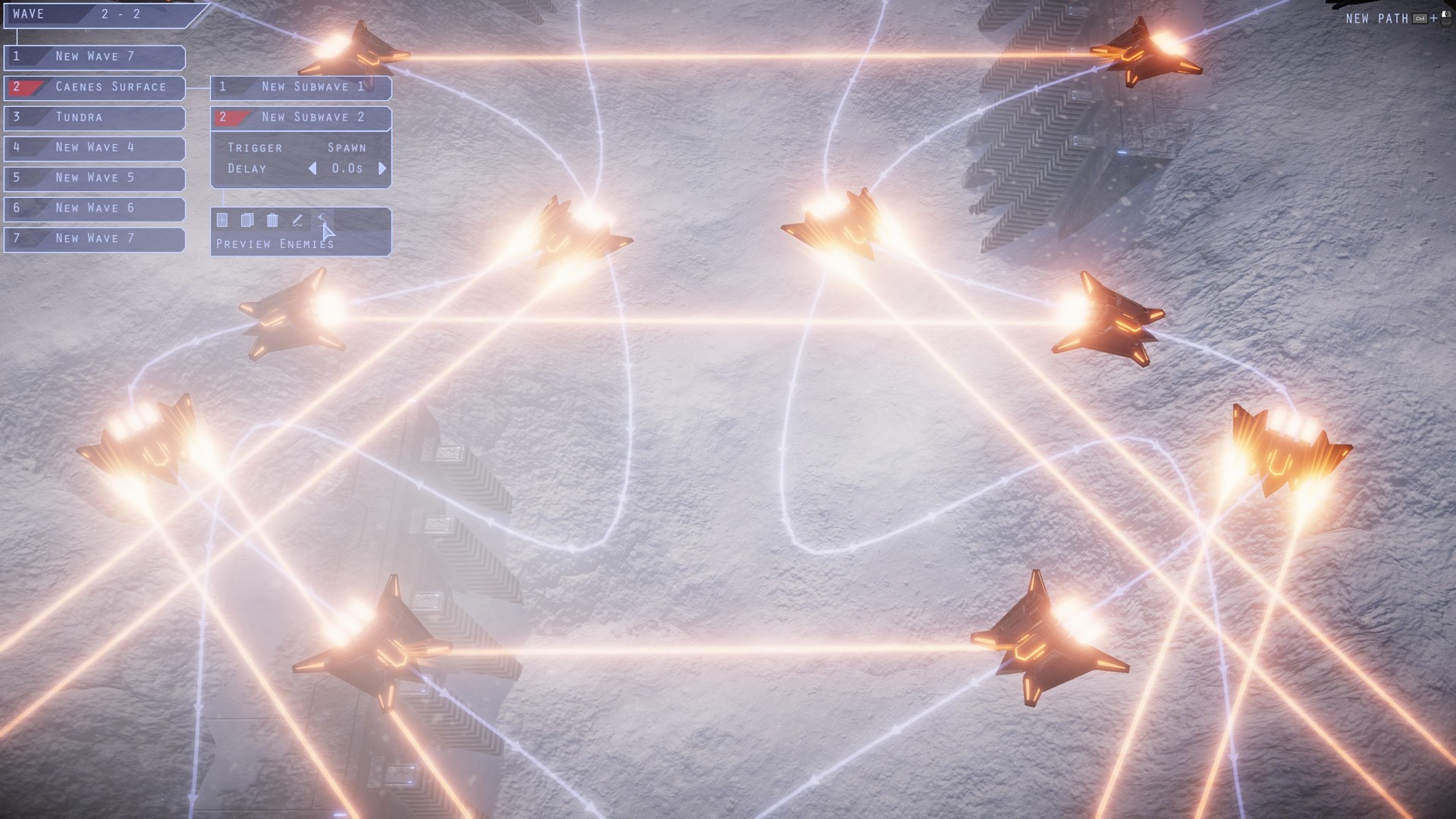Click the Ctrl key icon beside NEW PATH
This screenshot has width=1456, height=819.
(1420, 18)
